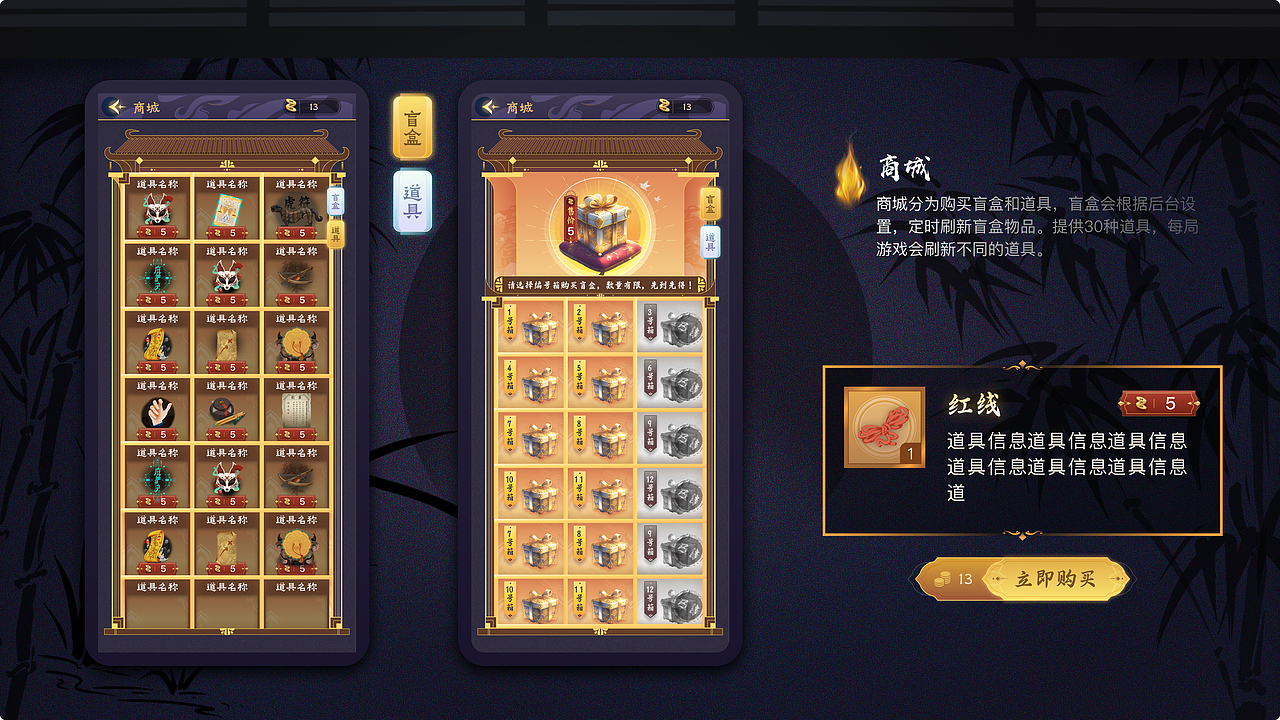Click the inkstone and dagger item icon

229,413
